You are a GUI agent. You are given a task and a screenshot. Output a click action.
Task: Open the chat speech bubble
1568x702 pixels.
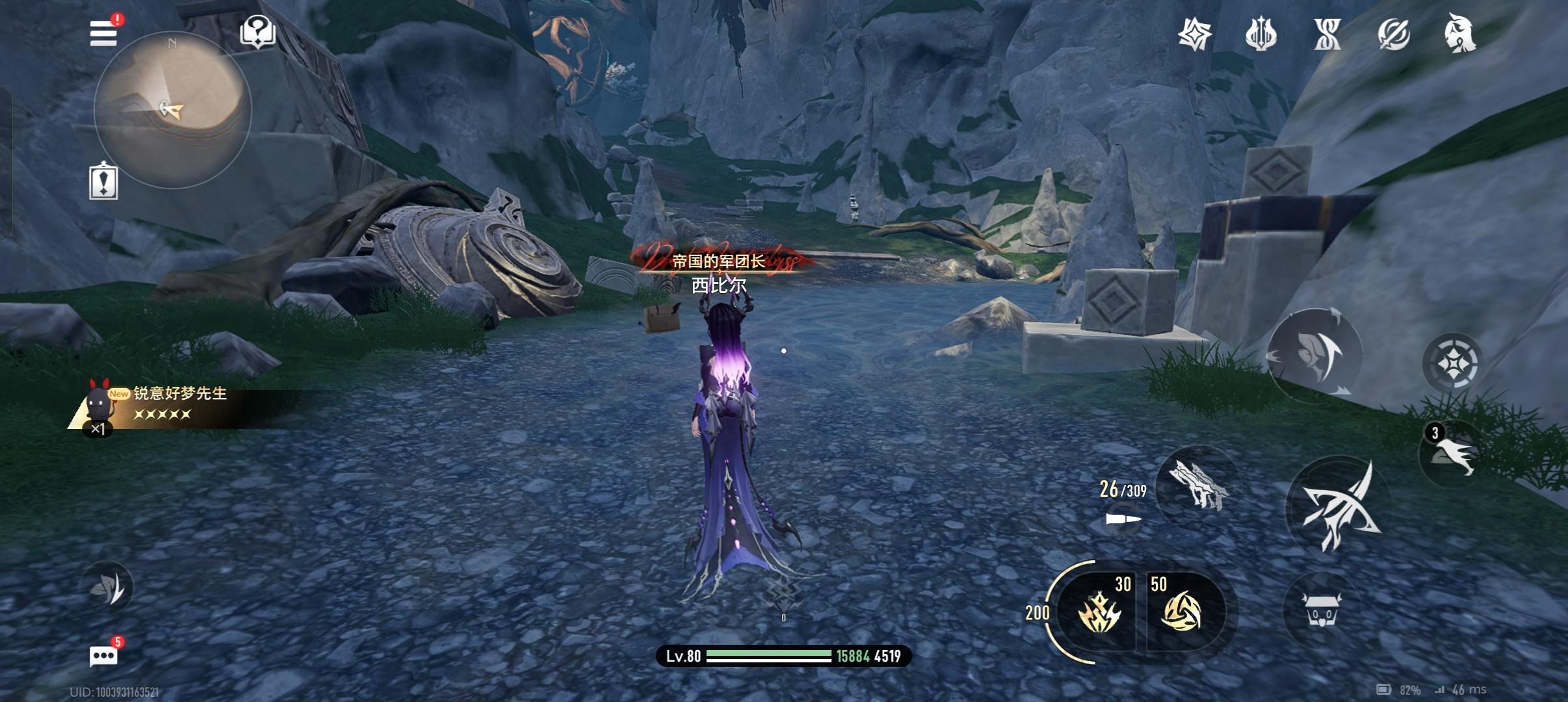click(103, 656)
